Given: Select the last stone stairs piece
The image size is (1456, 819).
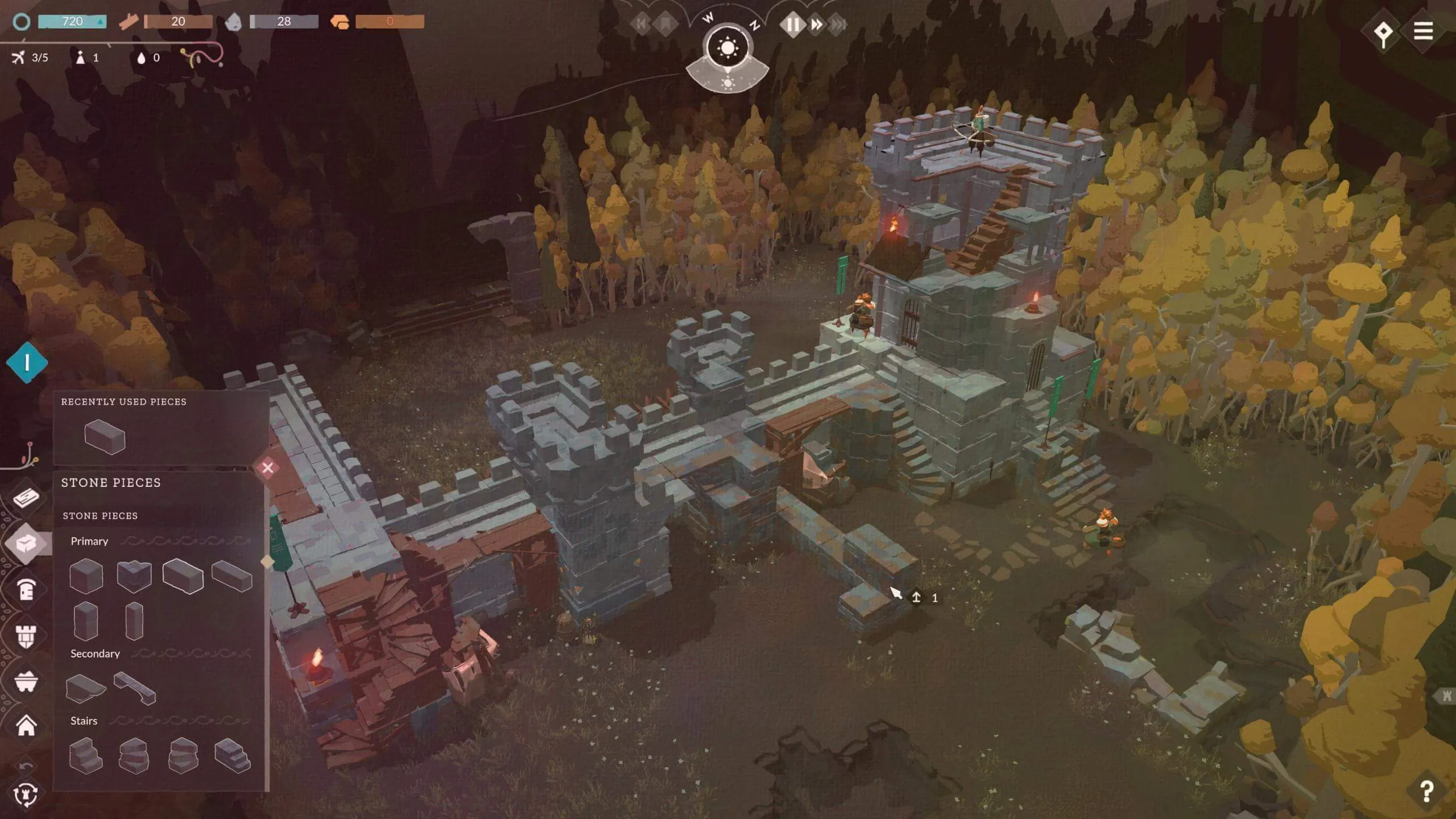Looking at the screenshot, I should pos(232,755).
